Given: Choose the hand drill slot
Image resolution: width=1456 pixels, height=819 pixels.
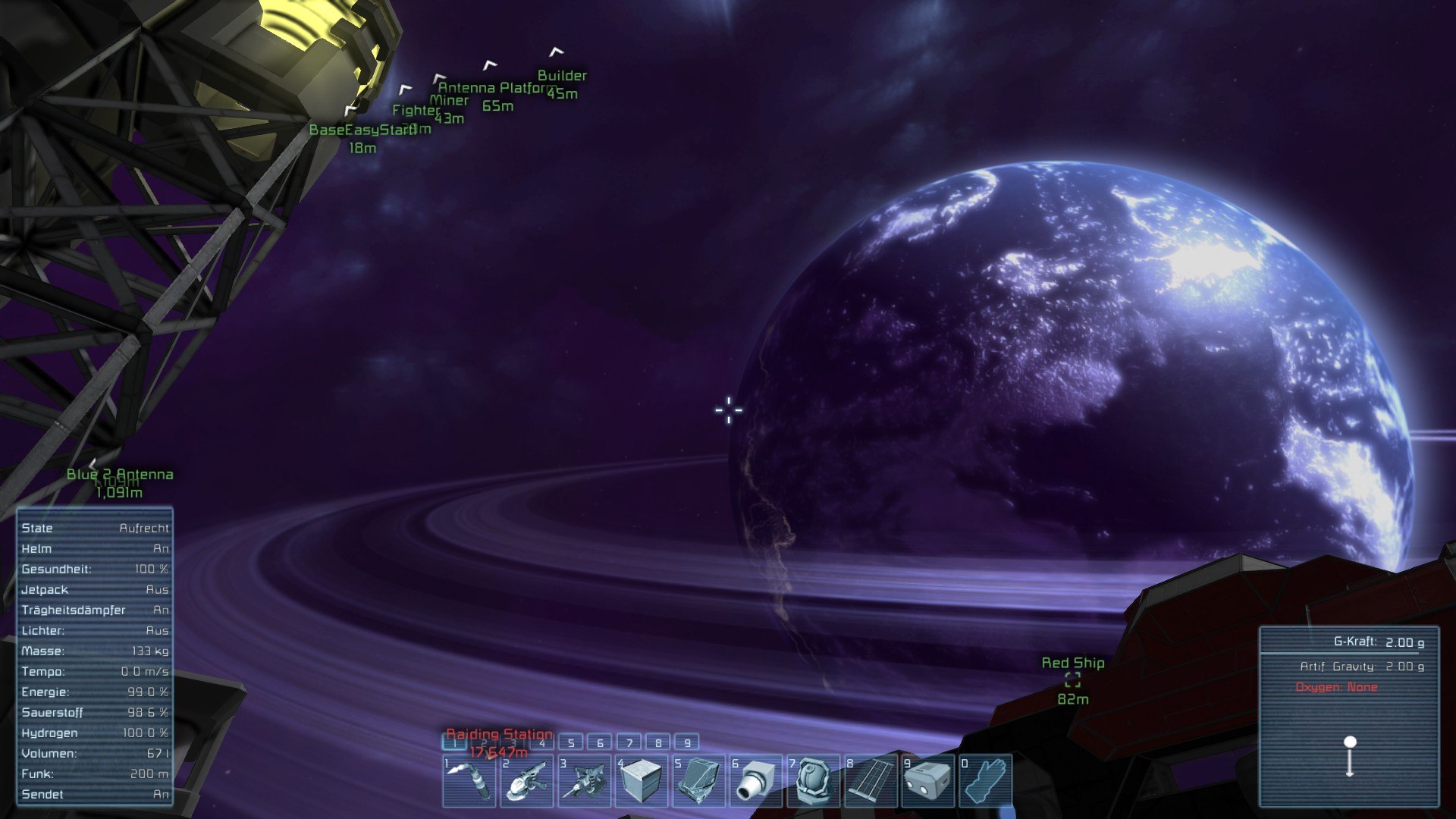Looking at the screenshot, I should click(x=584, y=780).
